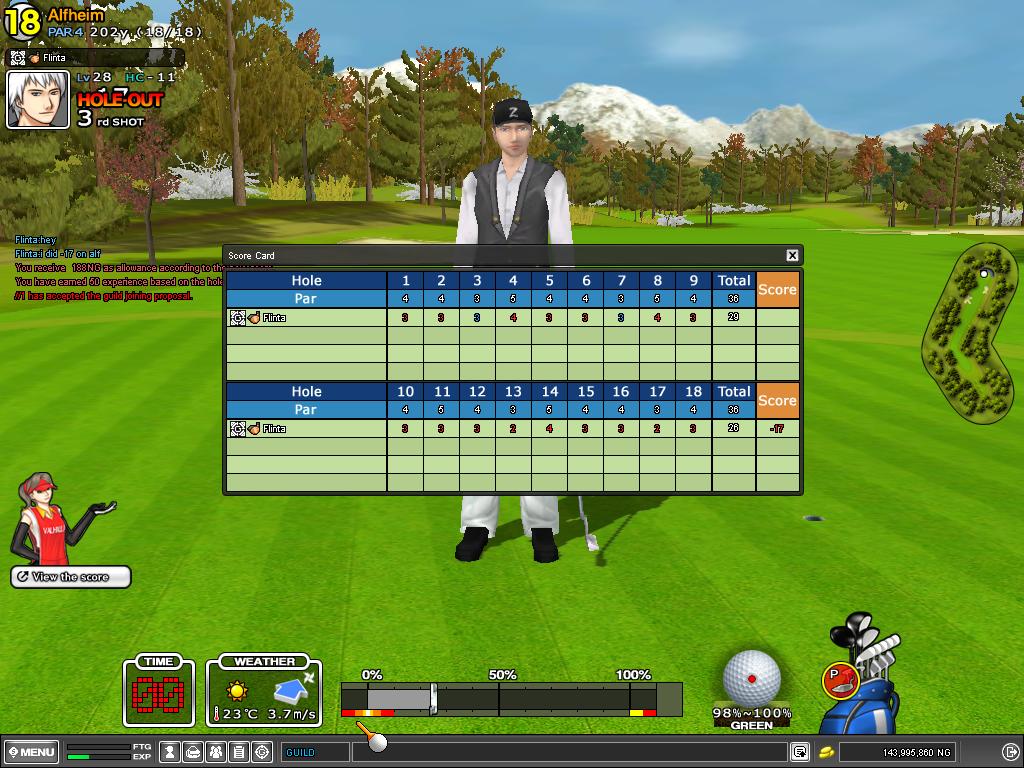Open the three-person community icon
The image size is (1024, 768).
pos(216,752)
